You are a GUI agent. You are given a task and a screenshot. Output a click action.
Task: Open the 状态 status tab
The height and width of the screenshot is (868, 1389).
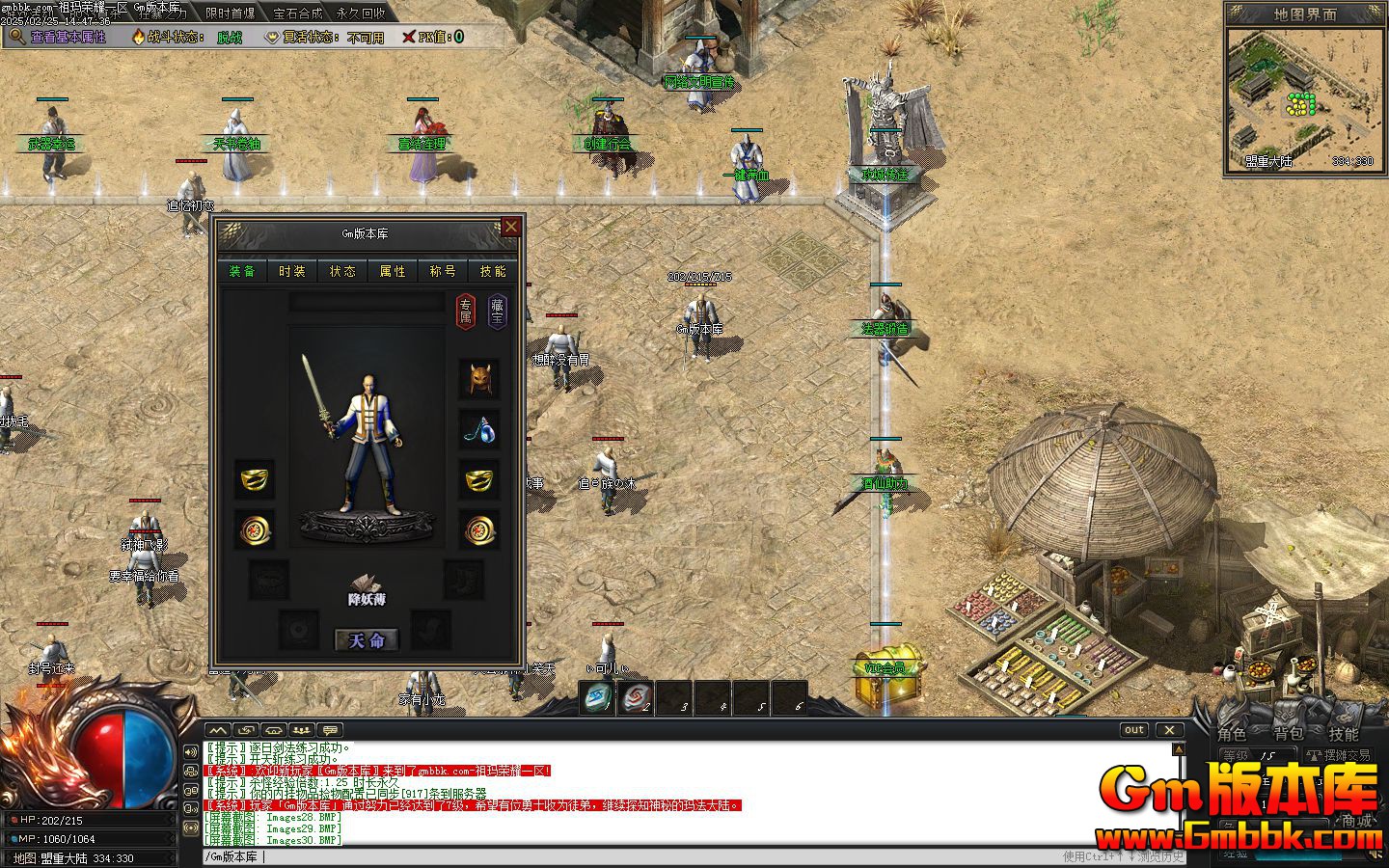[342, 272]
